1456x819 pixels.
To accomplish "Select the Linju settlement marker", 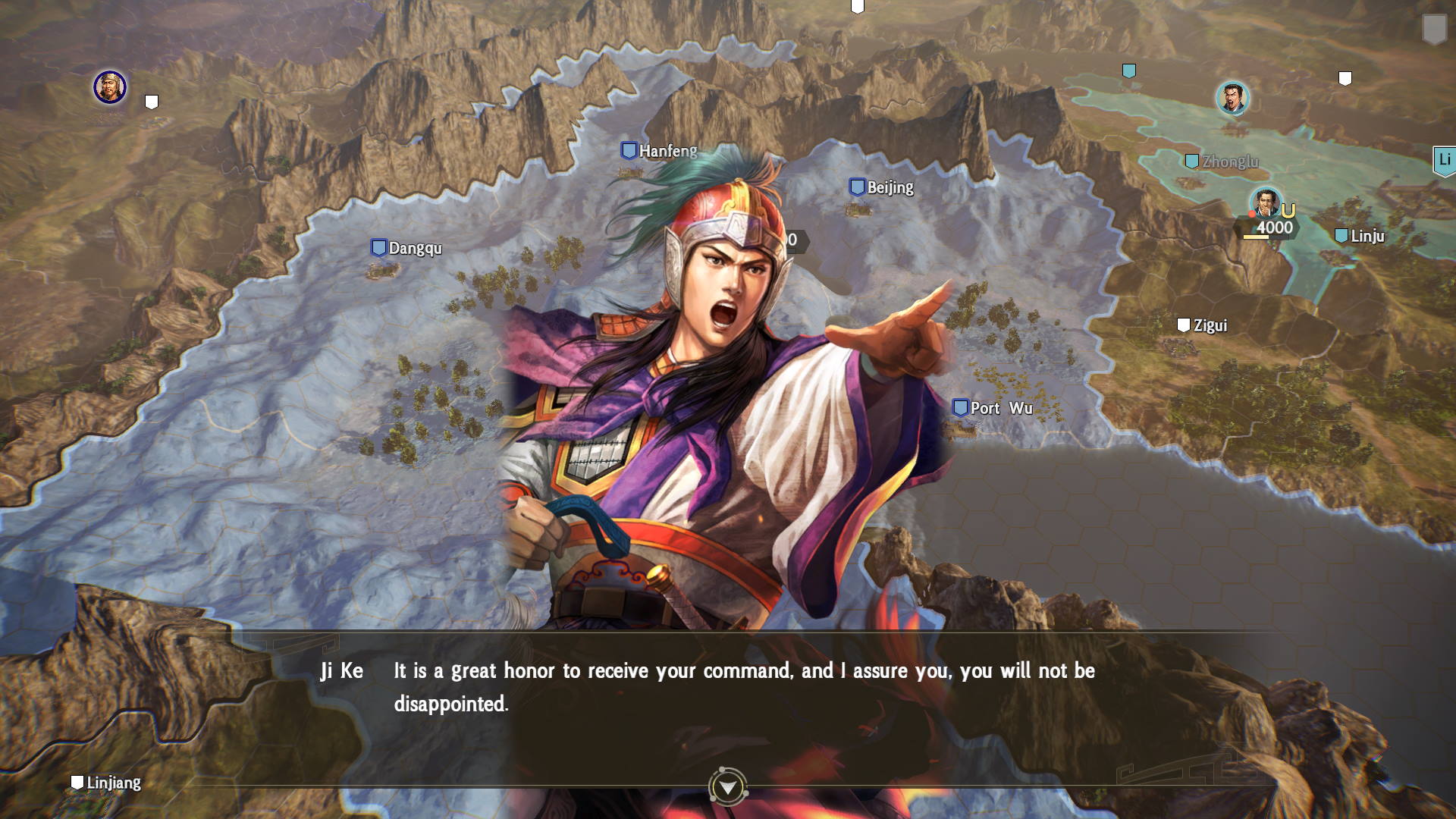I will point(1341,235).
